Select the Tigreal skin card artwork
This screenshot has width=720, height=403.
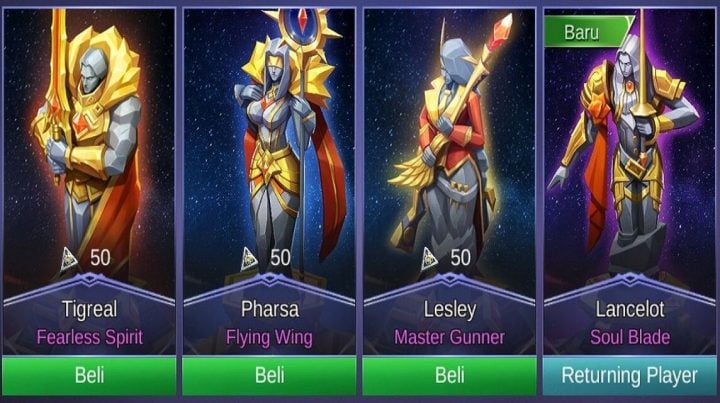coord(89,150)
